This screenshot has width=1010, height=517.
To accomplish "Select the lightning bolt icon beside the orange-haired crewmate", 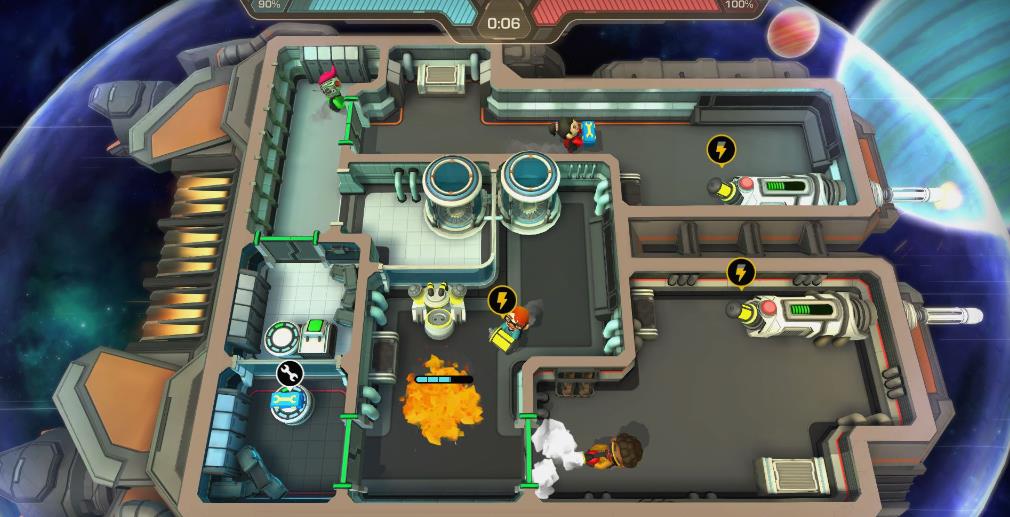I will pyautogui.click(x=502, y=299).
